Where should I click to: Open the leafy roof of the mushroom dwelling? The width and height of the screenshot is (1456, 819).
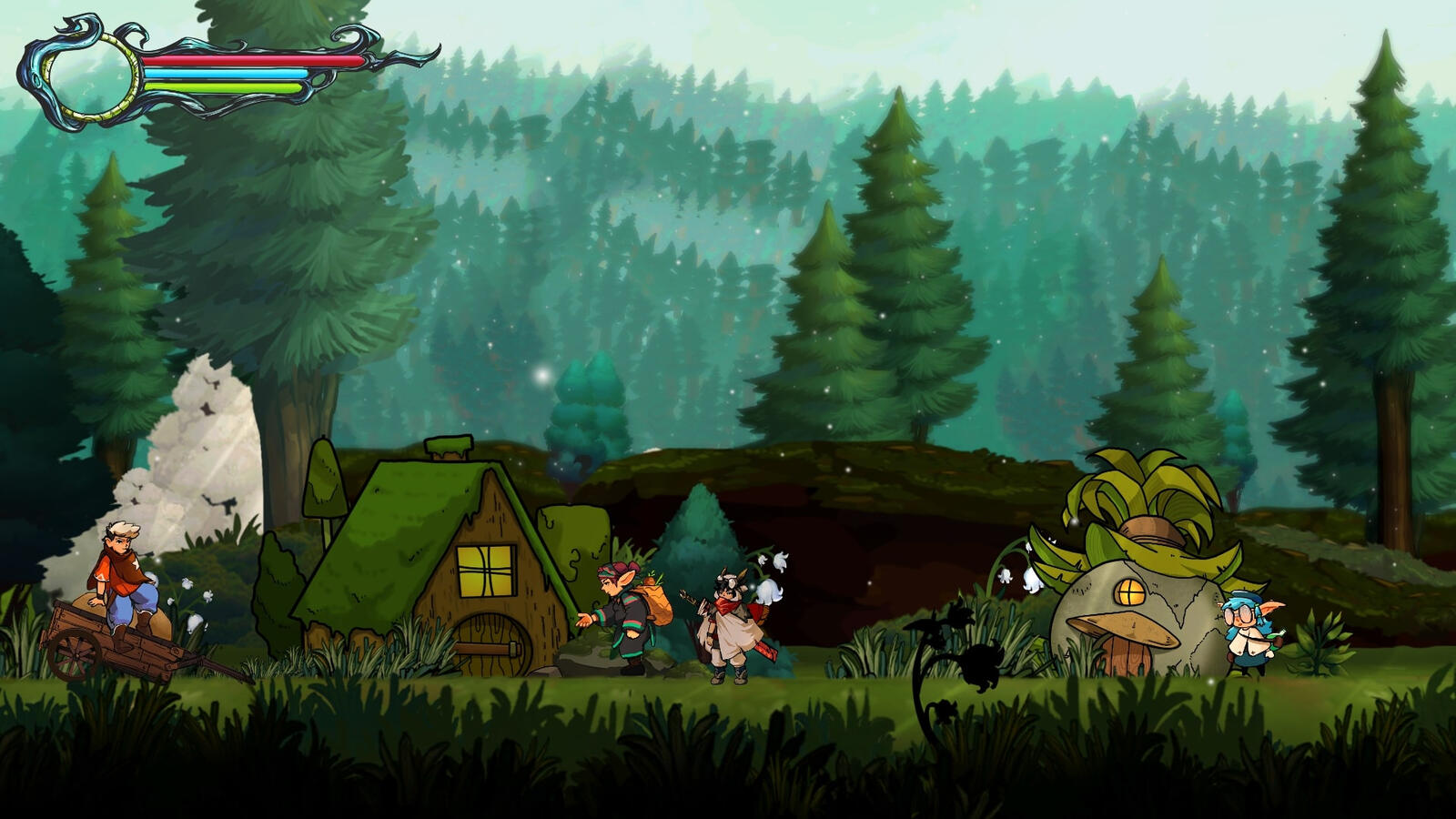click(1137, 487)
